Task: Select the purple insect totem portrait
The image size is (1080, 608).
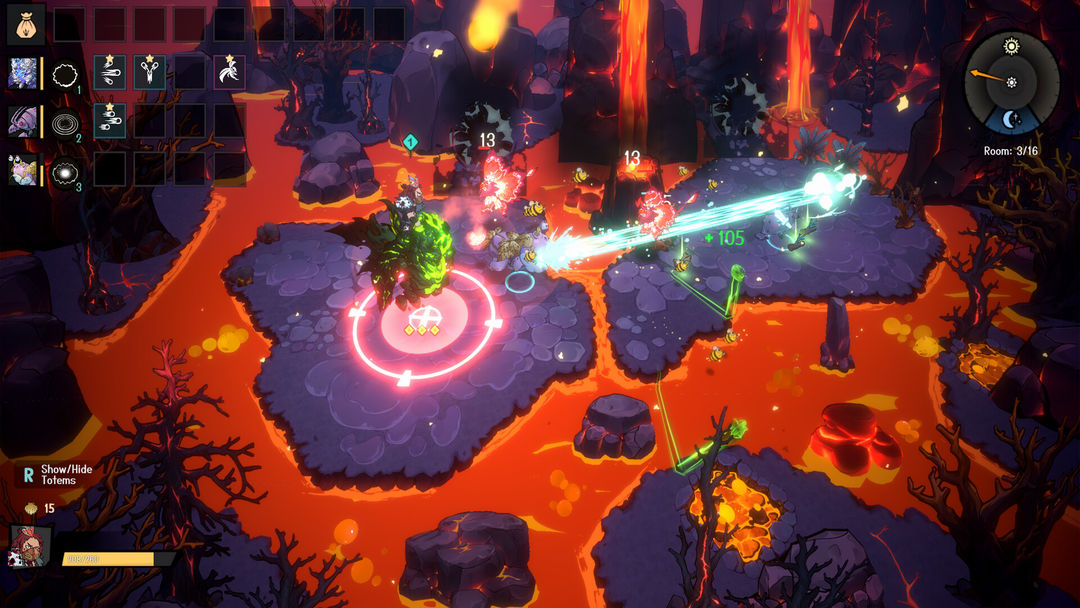Action: point(24,121)
